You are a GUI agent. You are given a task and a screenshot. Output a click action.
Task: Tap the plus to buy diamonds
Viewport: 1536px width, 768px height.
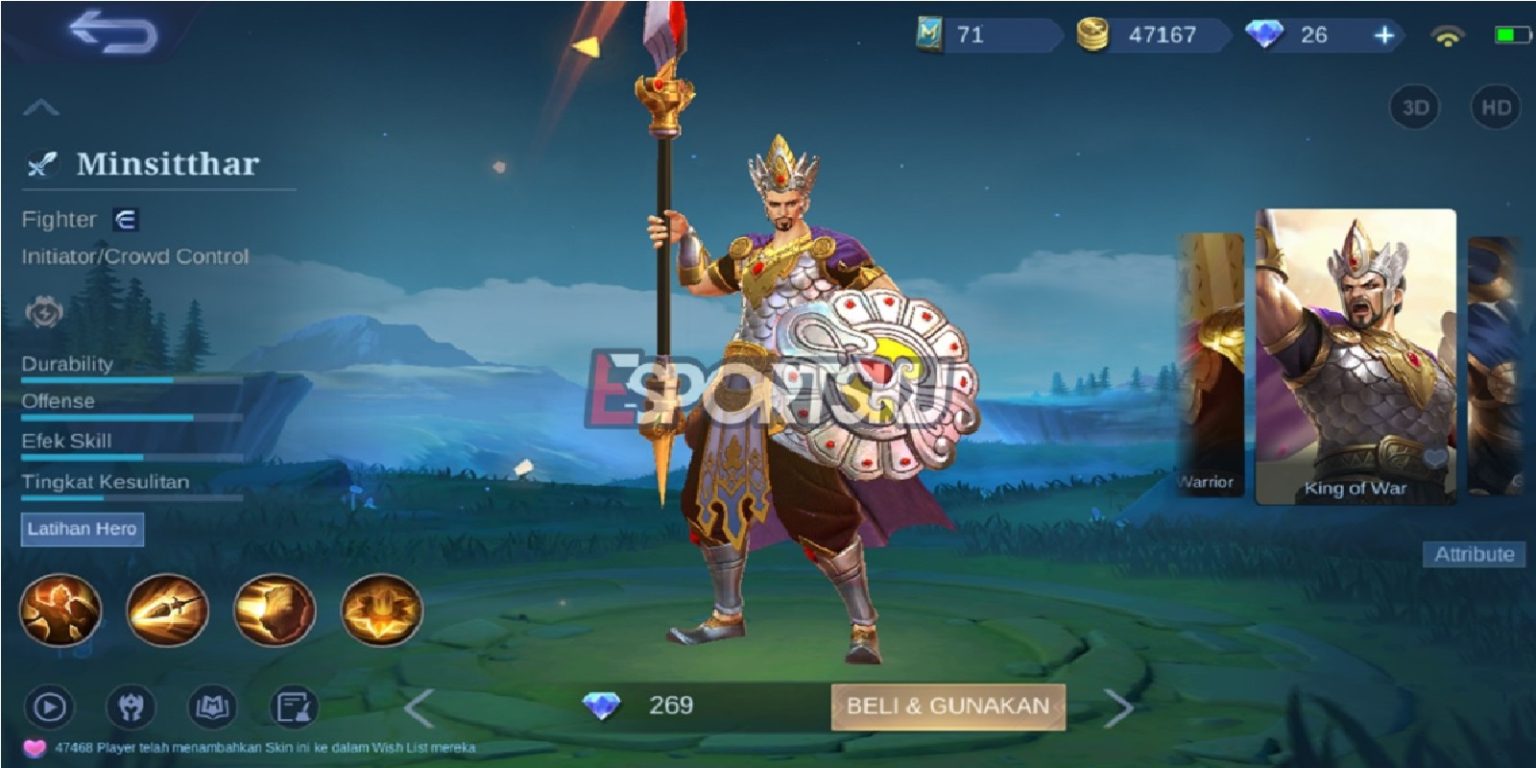pyautogui.click(x=1382, y=34)
